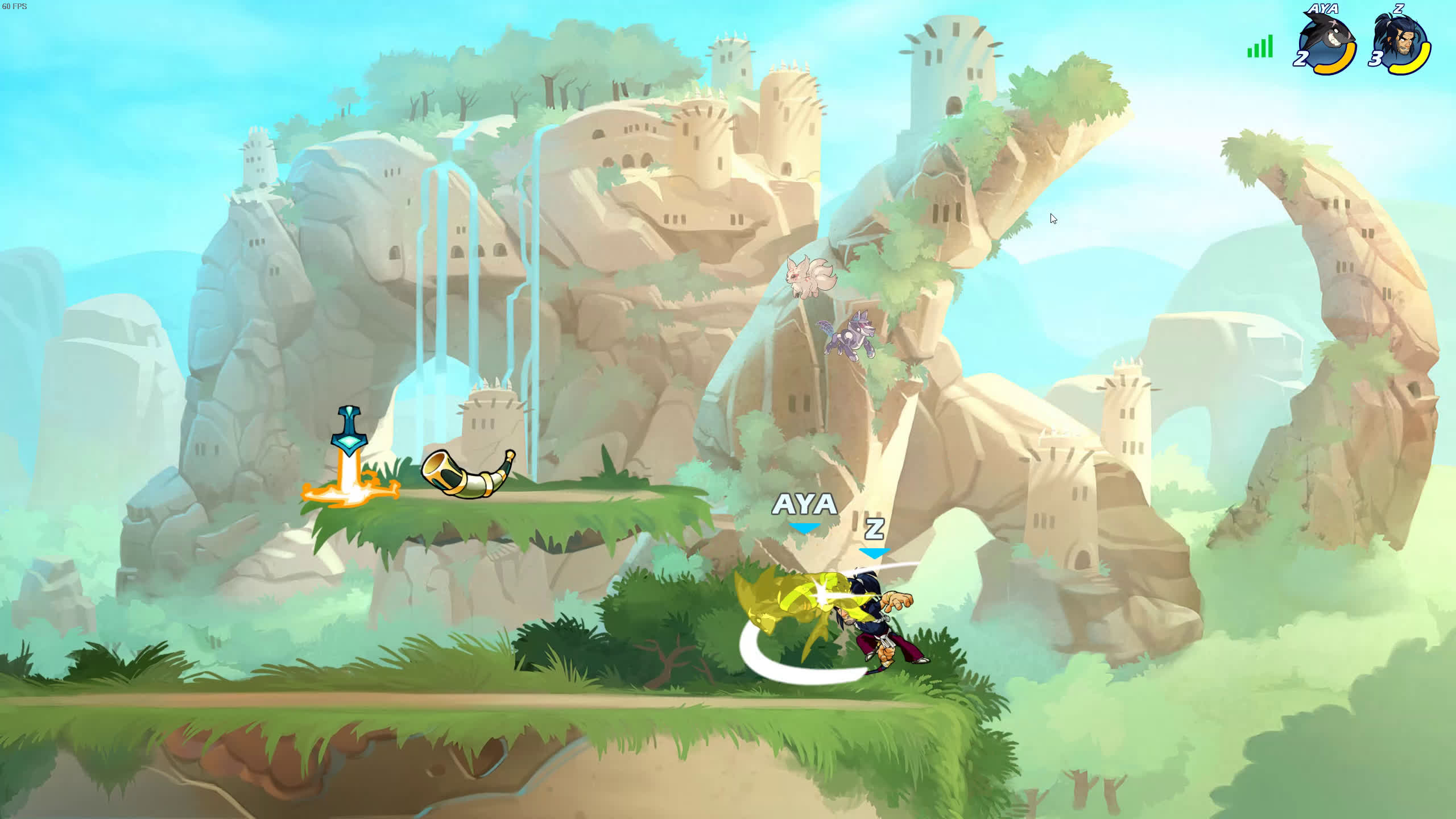The width and height of the screenshot is (1456, 819).
Task: Click the green connection signal bars
Action: pos(1260,47)
